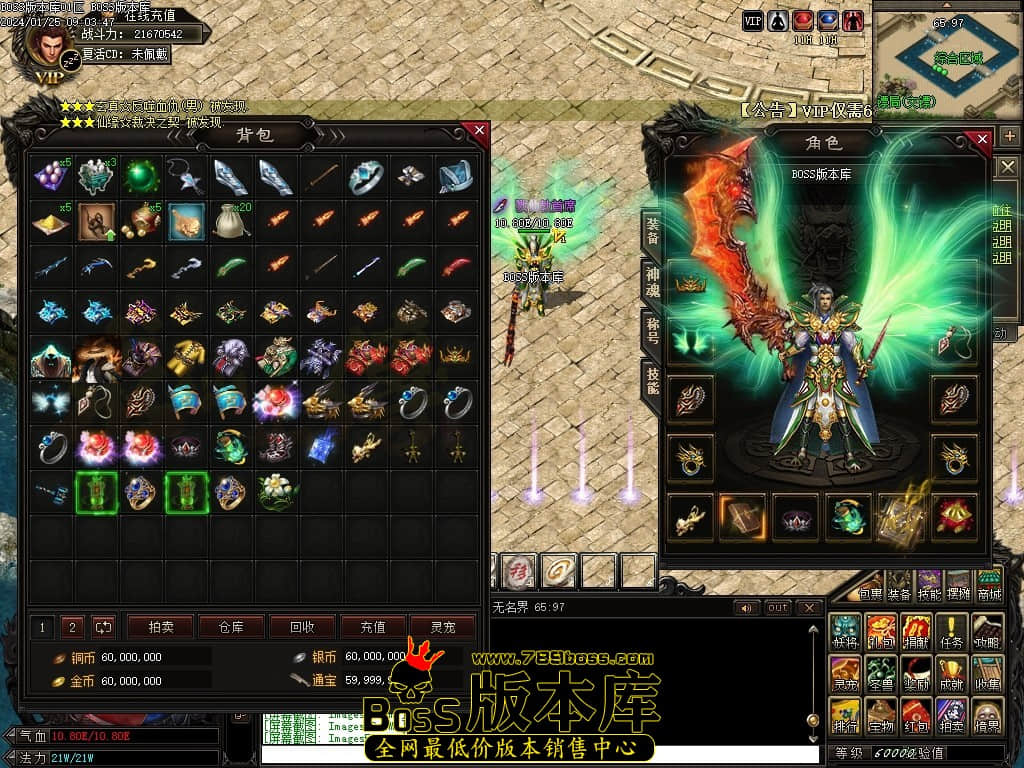Open the minimap
Screen dimensions: 1024x768
click(947, 58)
